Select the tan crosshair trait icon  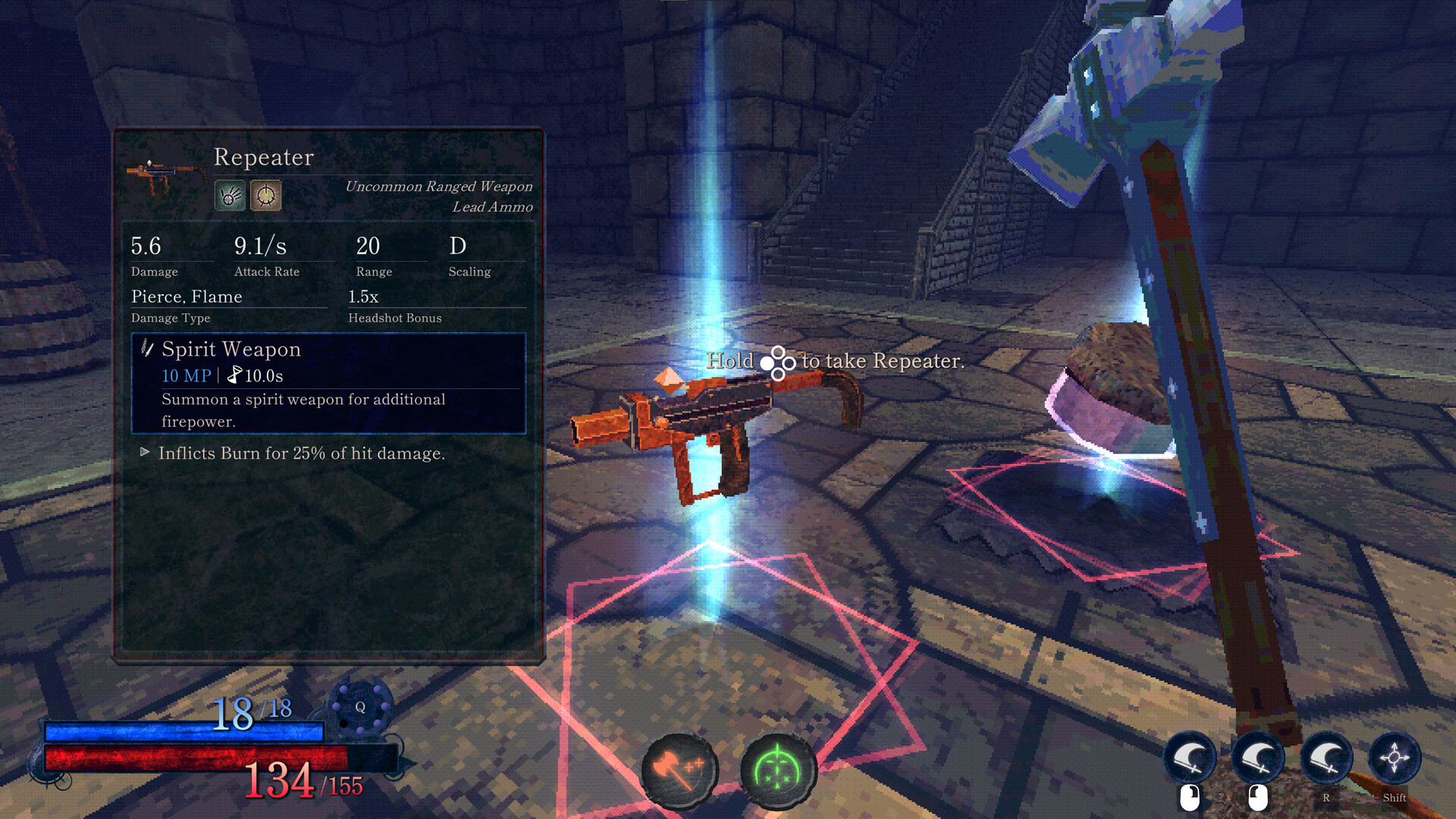click(266, 196)
